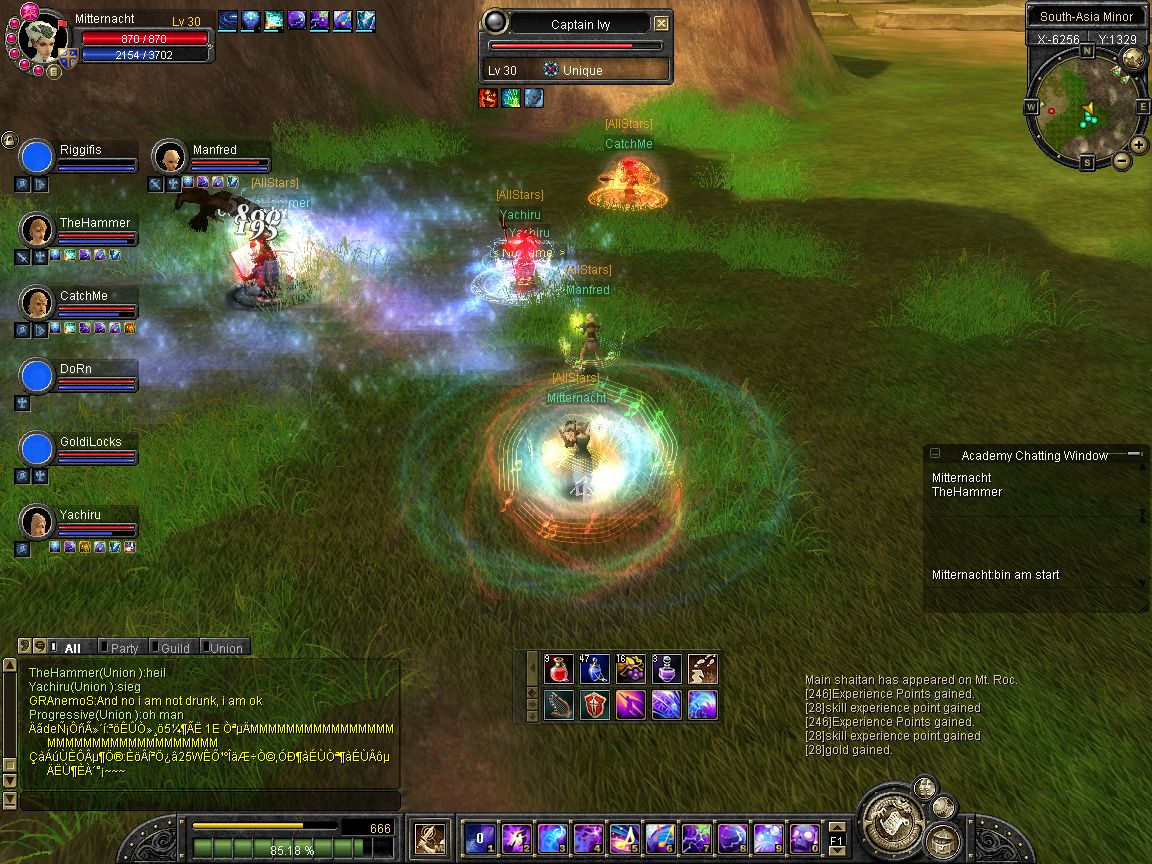This screenshot has height=864, width=1152.
Task: Use the blue mana potion slot
Action: point(594,669)
